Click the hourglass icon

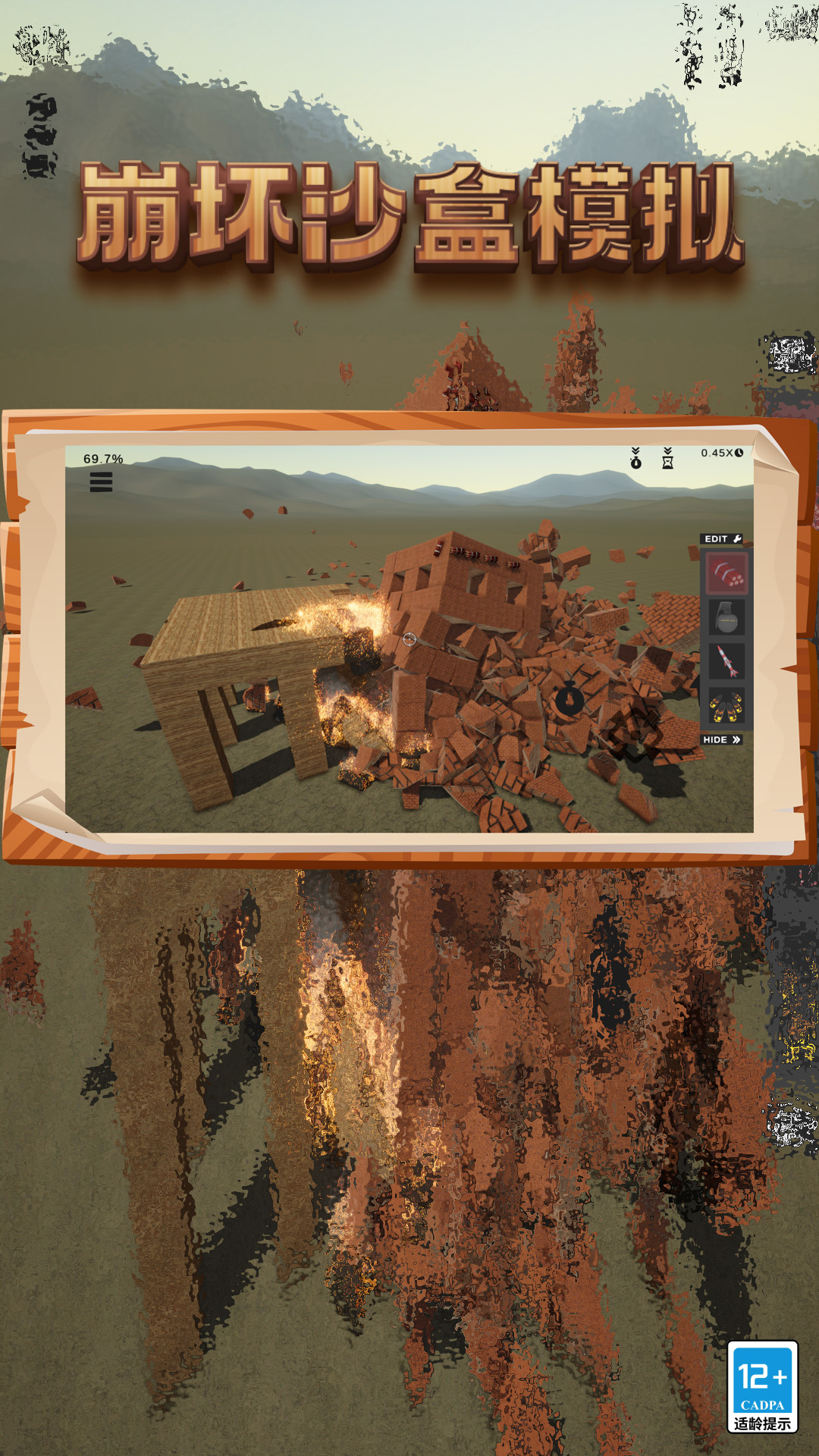pos(667,459)
